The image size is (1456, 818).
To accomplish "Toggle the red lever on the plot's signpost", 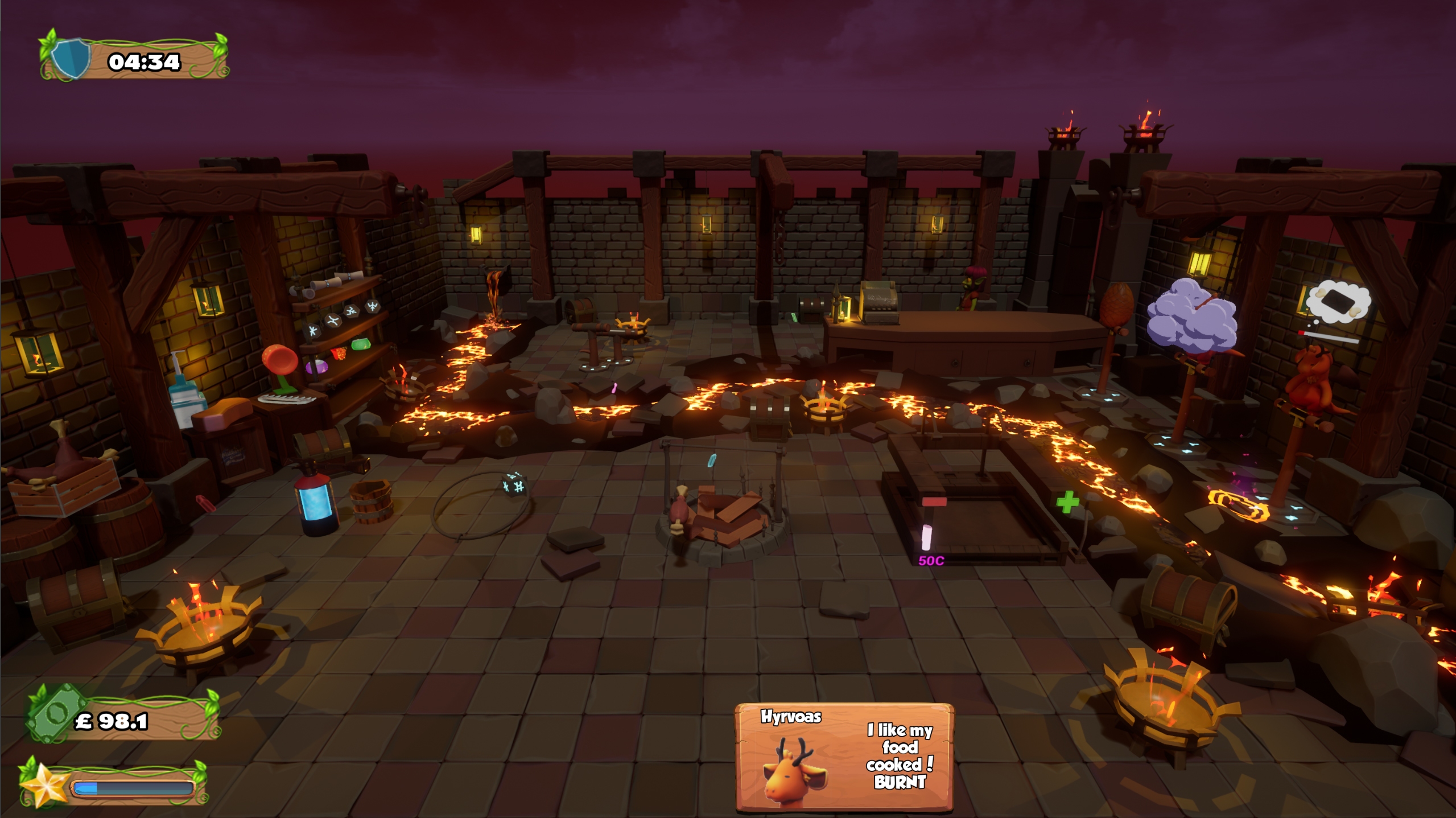I will click(x=934, y=501).
